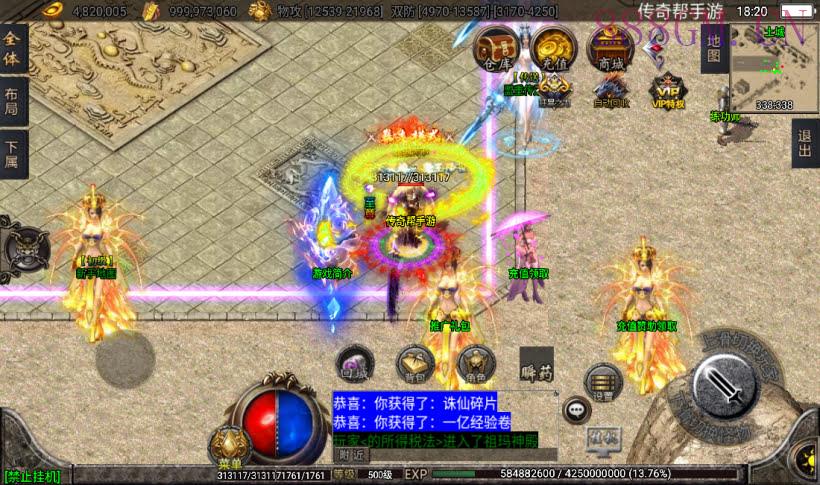Viewport: 820px width, 485px height.
Task: Click the 地图 map button
Action: [x=713, y=49]
